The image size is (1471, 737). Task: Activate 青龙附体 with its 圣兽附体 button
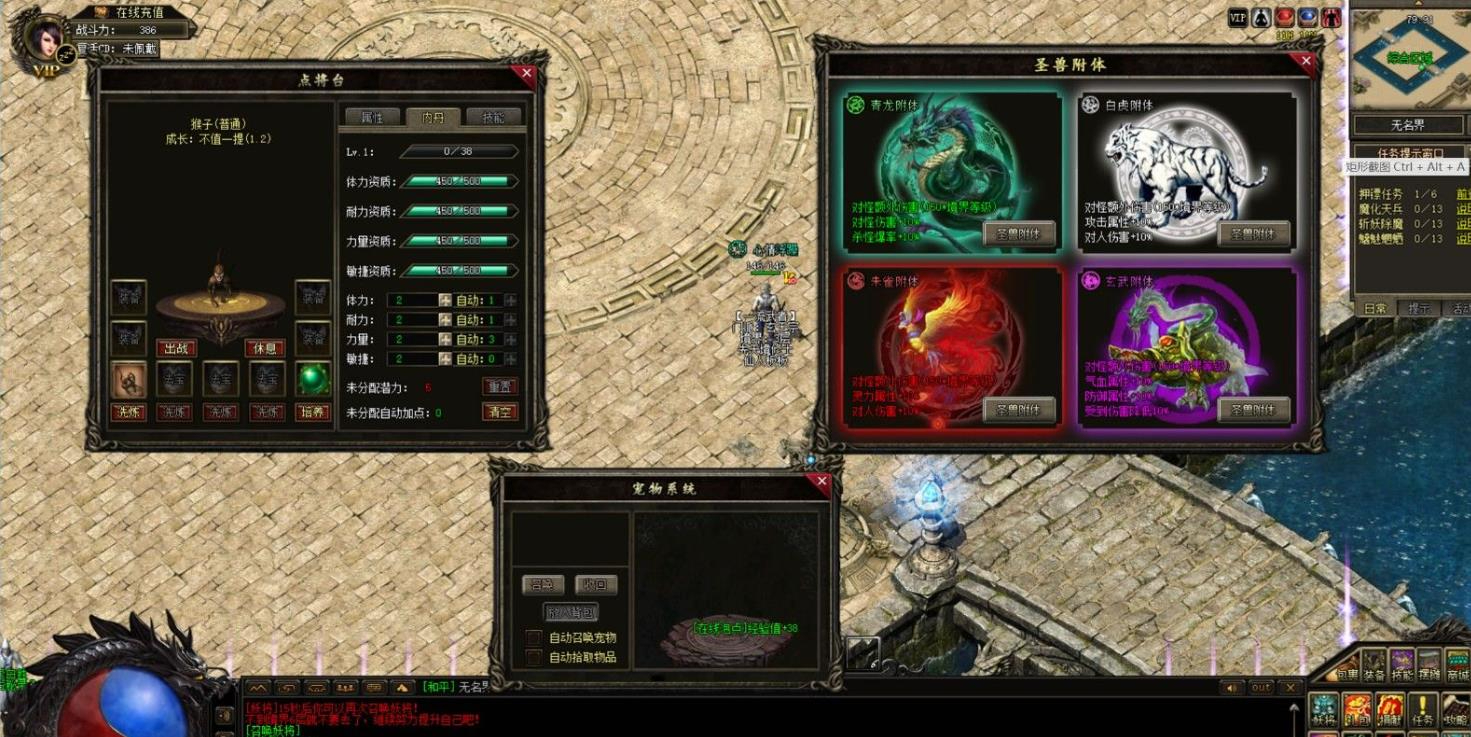click(x=1019, y=234)
